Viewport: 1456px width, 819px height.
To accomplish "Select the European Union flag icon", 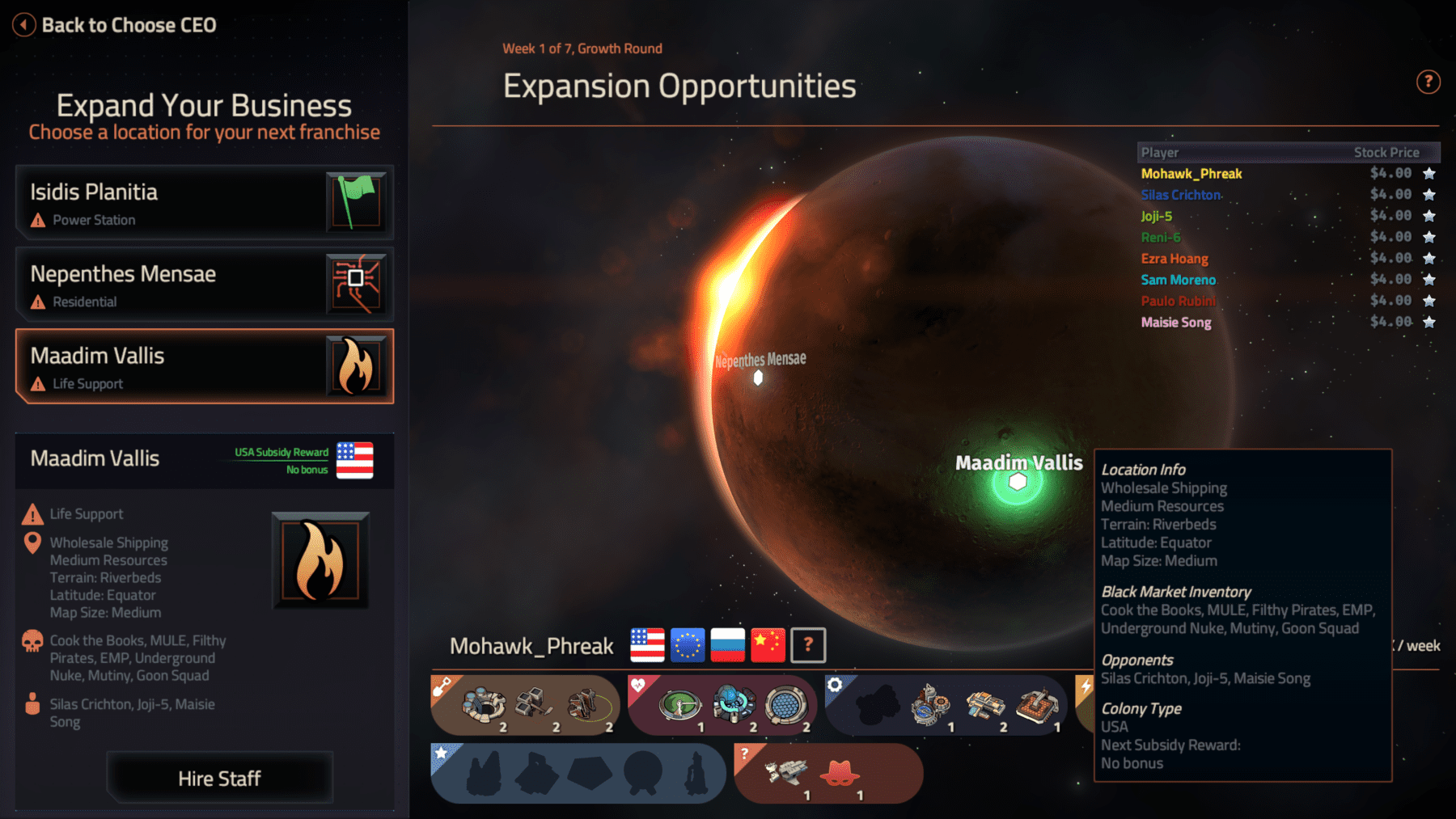I will (x=688, y=645).
